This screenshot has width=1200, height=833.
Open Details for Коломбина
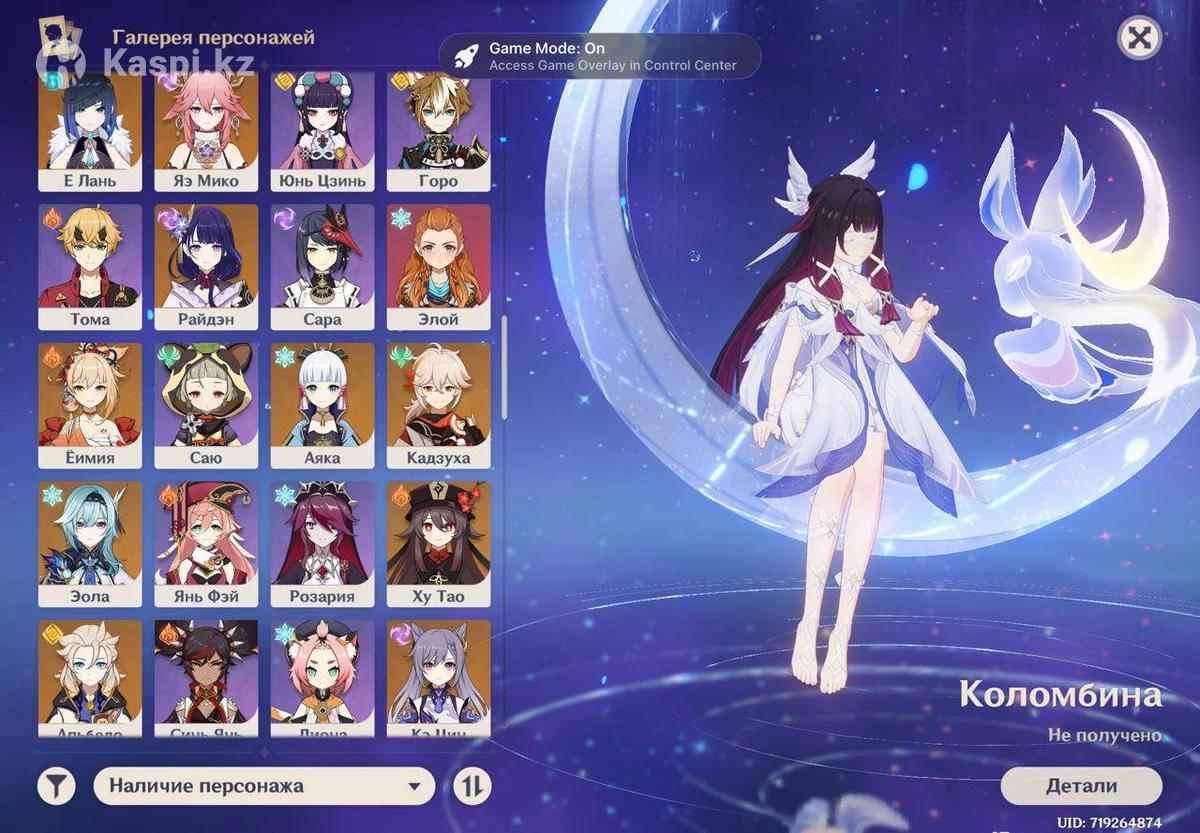1081,786
